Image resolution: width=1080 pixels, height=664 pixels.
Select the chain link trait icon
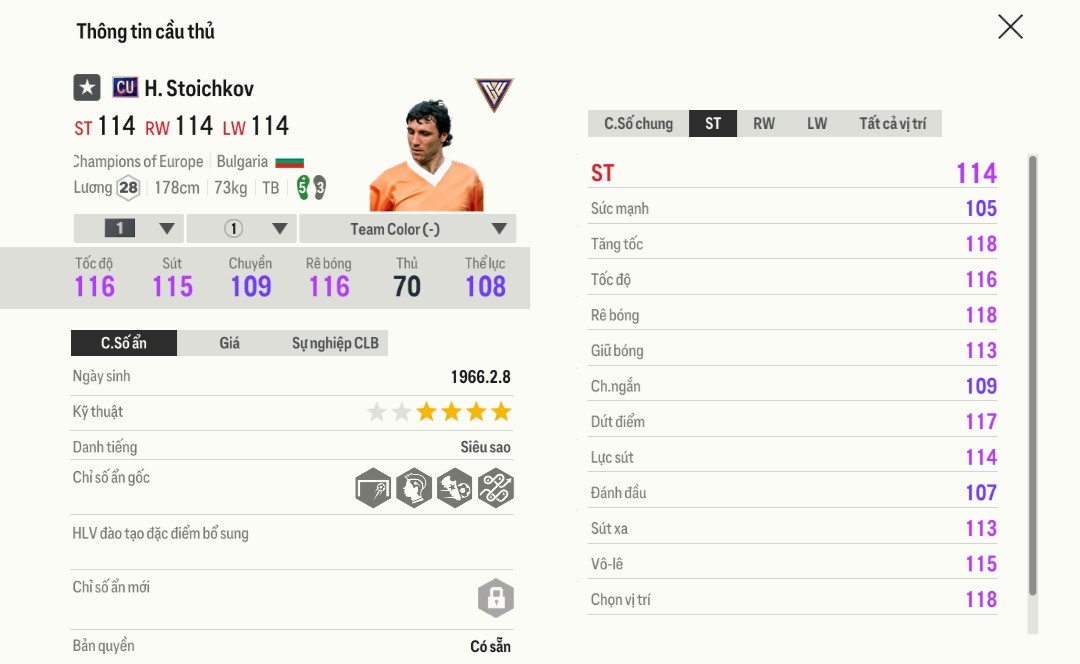(495, 488)
